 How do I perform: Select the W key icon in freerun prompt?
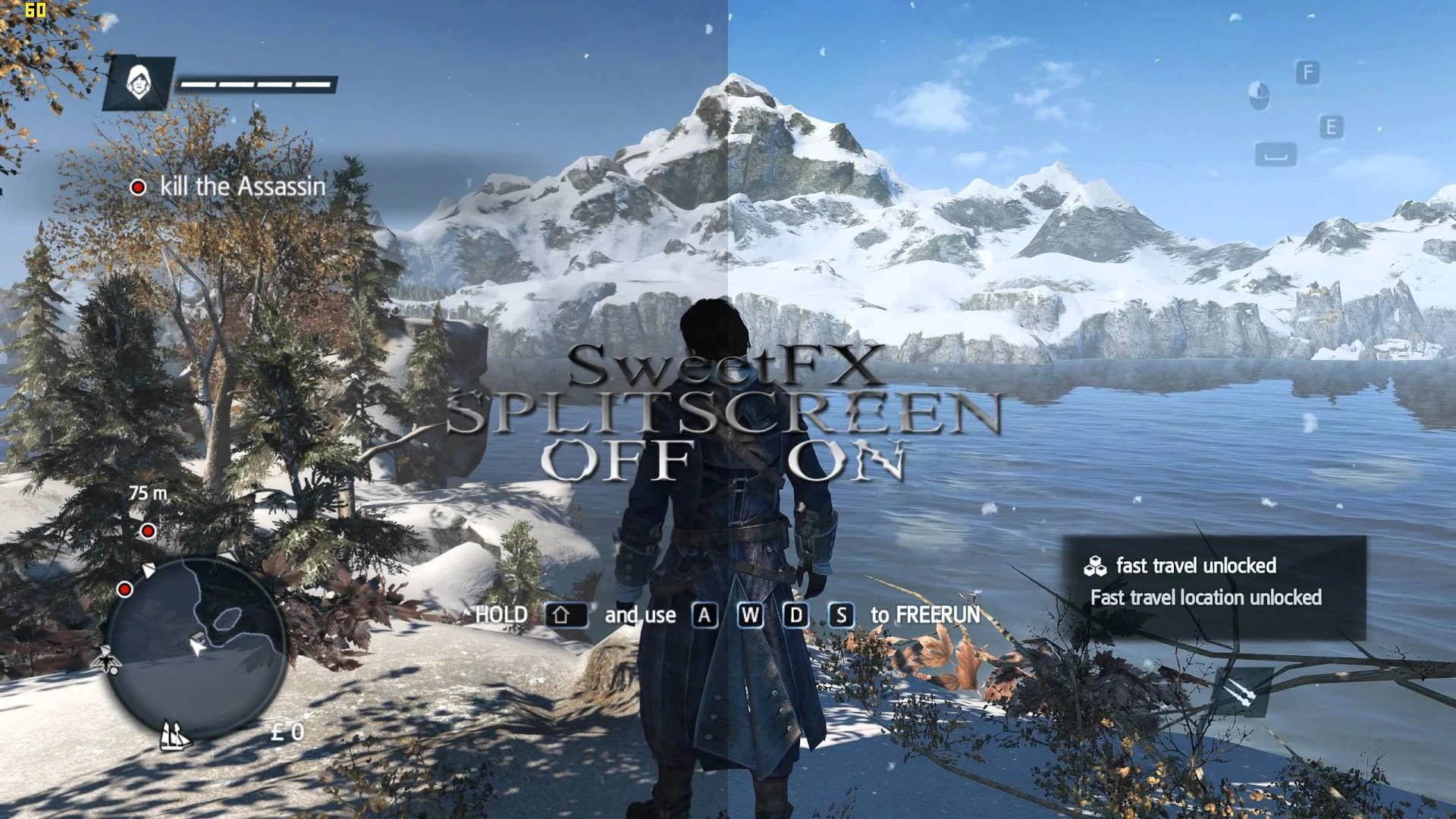[750, 615]
